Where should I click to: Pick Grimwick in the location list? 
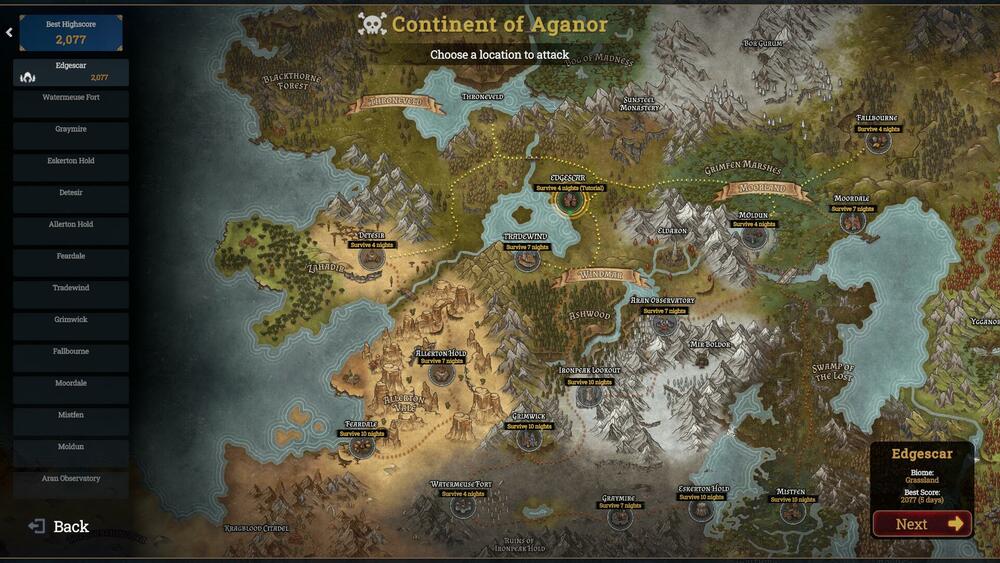71,320
